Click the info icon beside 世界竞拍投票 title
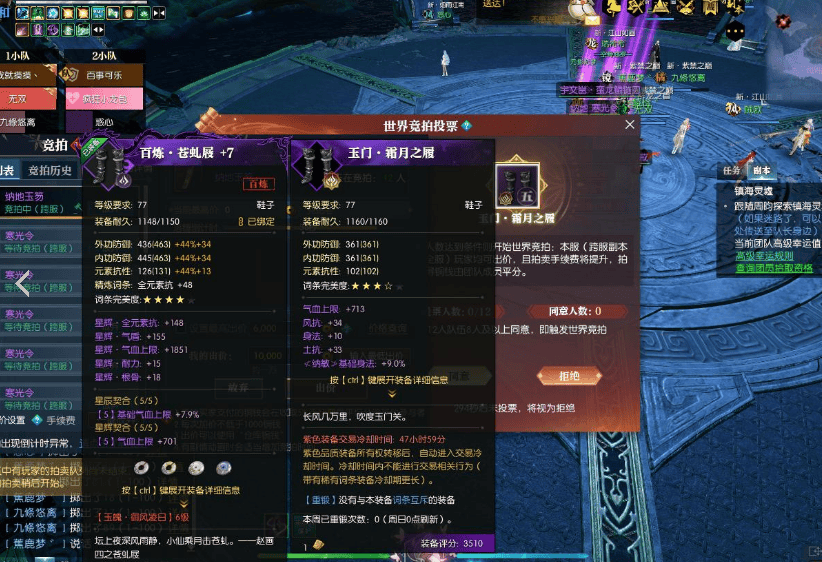The width and height of the screenshot is (822, 562). pyautogui.click(x=467, y=126)
